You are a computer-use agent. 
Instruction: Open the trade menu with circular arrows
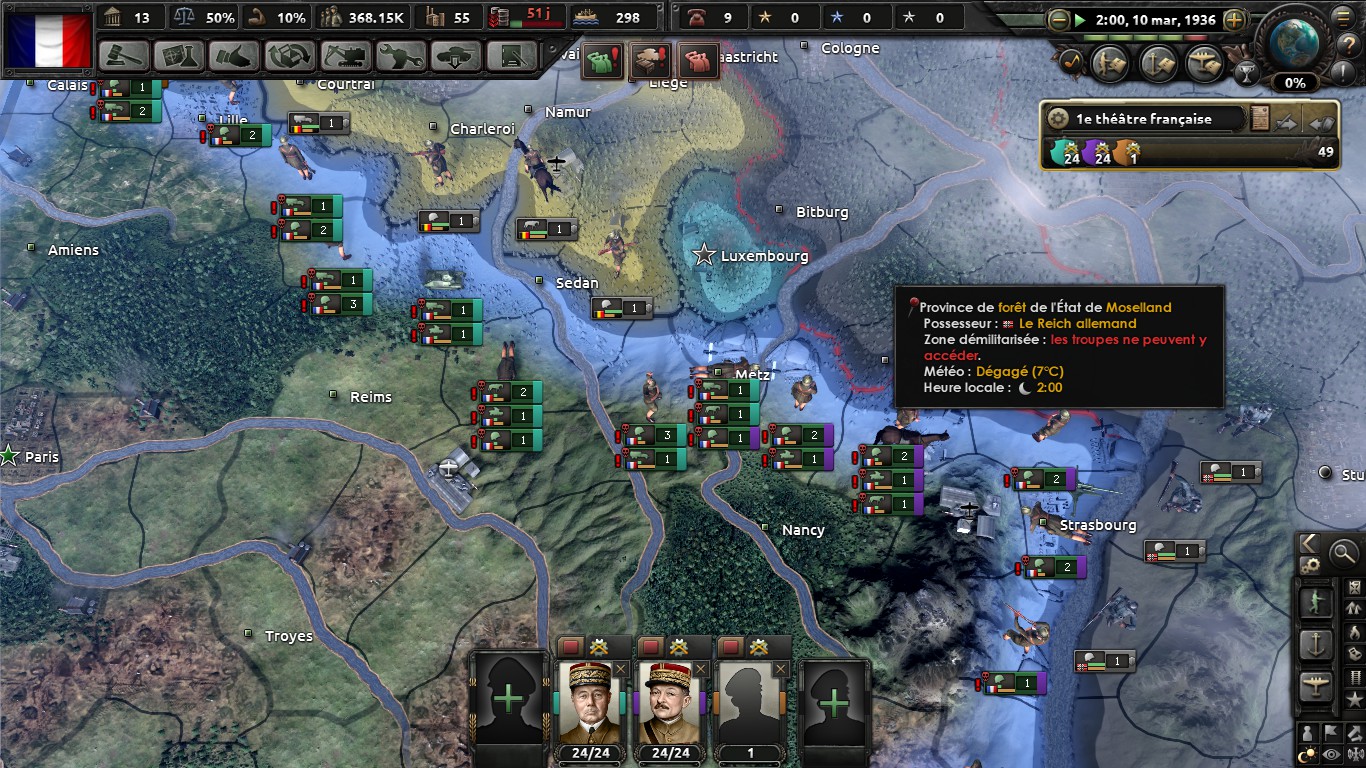pyautogui.click(x=290, y=56)
